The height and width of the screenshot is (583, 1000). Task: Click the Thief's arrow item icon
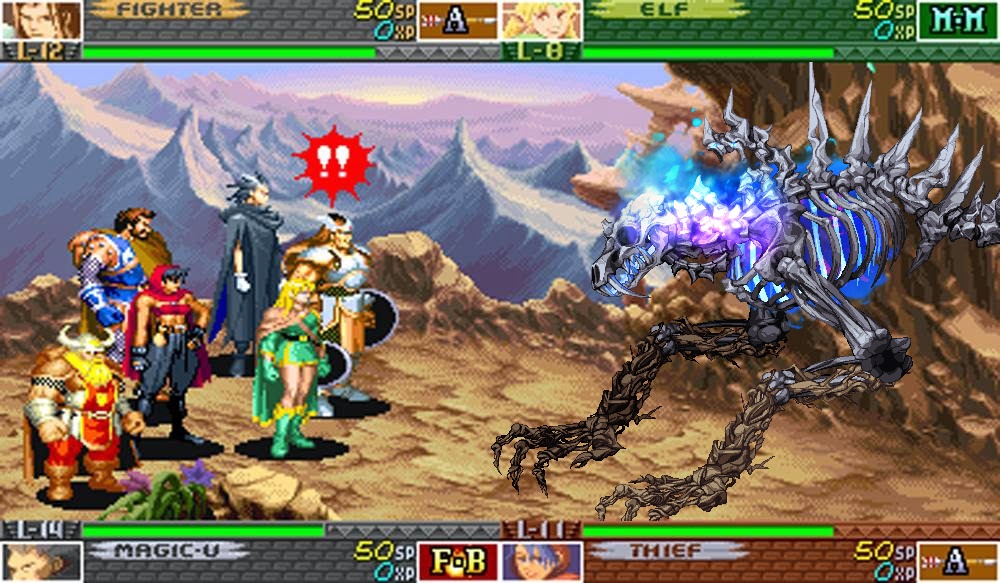click(957, 561)
